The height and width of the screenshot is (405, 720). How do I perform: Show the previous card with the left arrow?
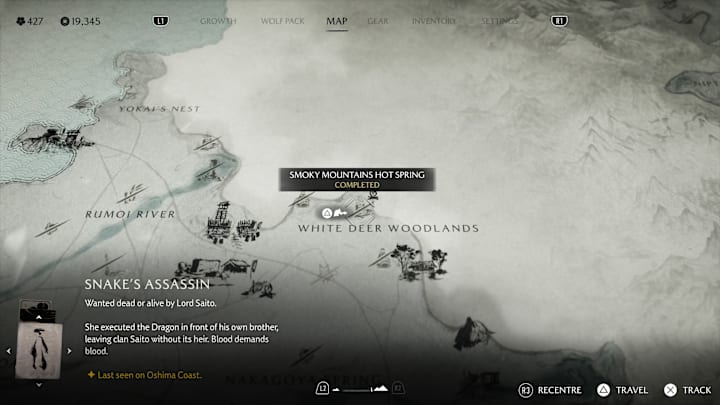pyautogui.click(x=9, y=351)
